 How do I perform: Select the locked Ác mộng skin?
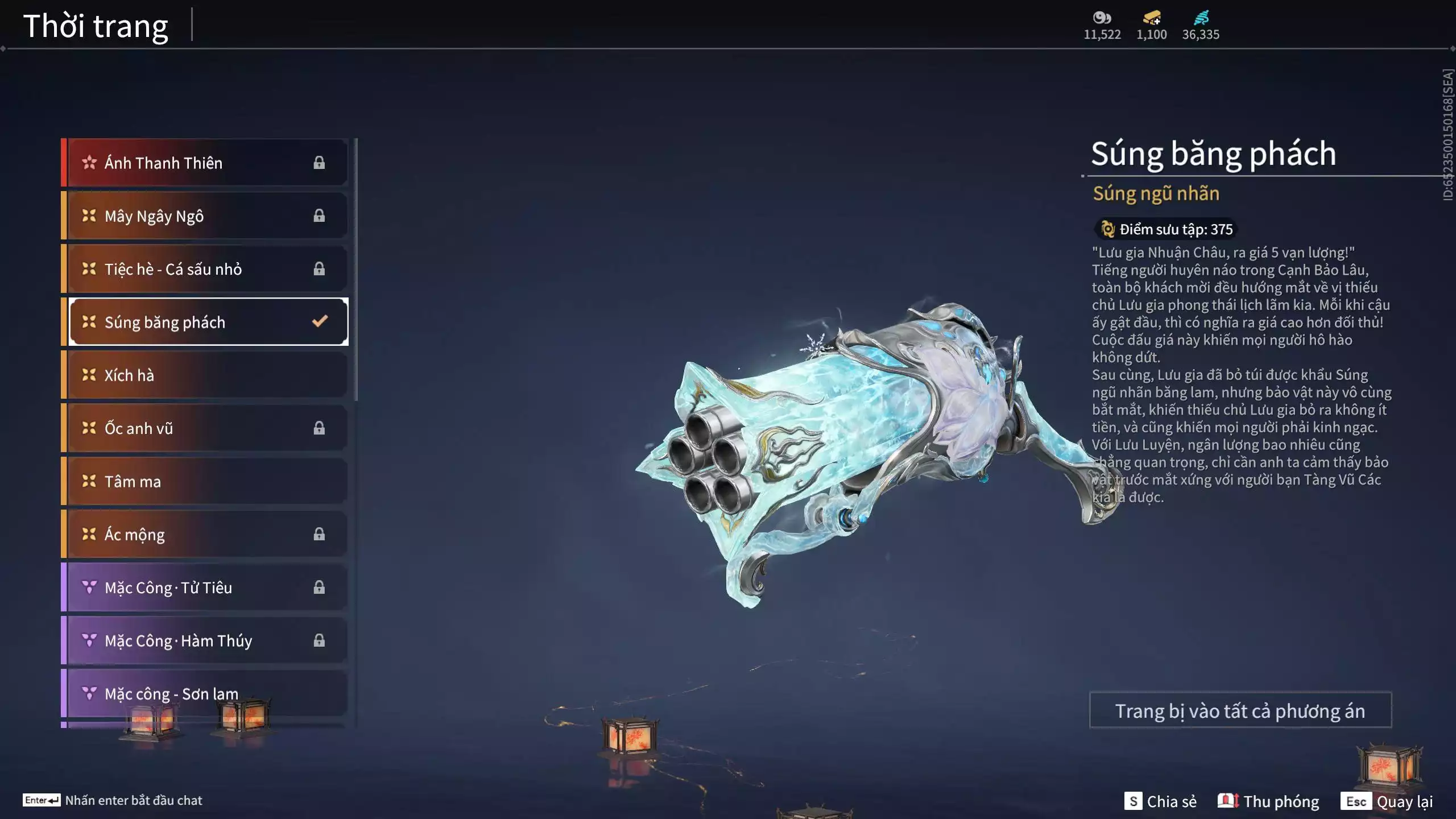[205, 535]
